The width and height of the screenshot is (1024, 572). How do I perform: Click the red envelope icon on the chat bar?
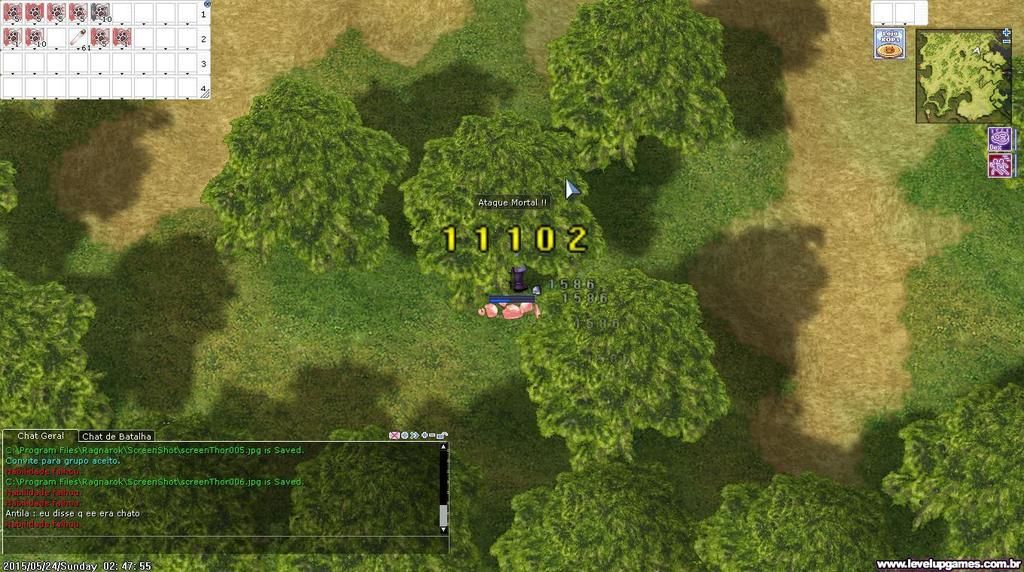(x=394, y=436)
